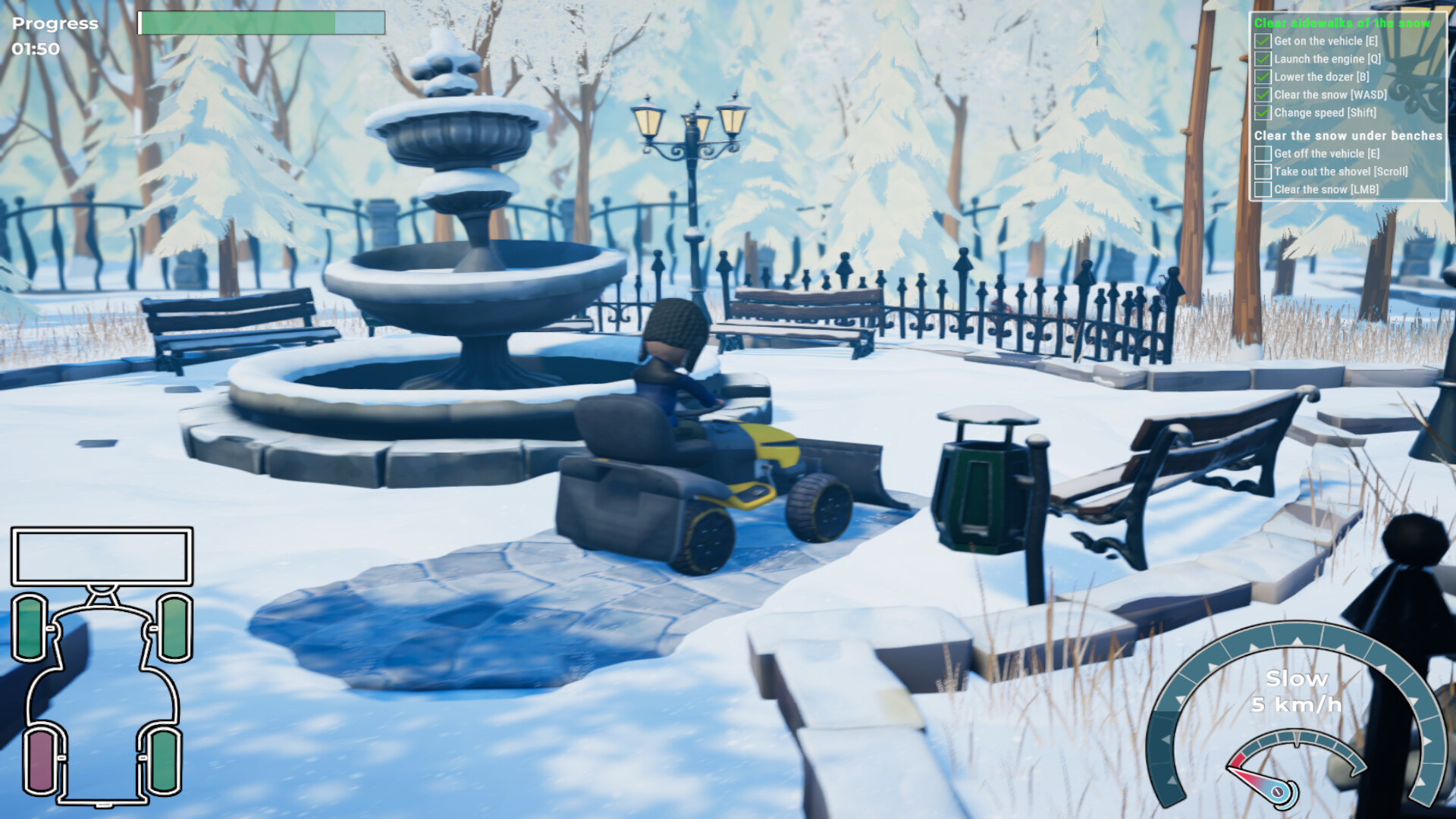Uncheck the Change speed [Shift] box
This screenshot has width=1456, height=819.
[1263, 112]
